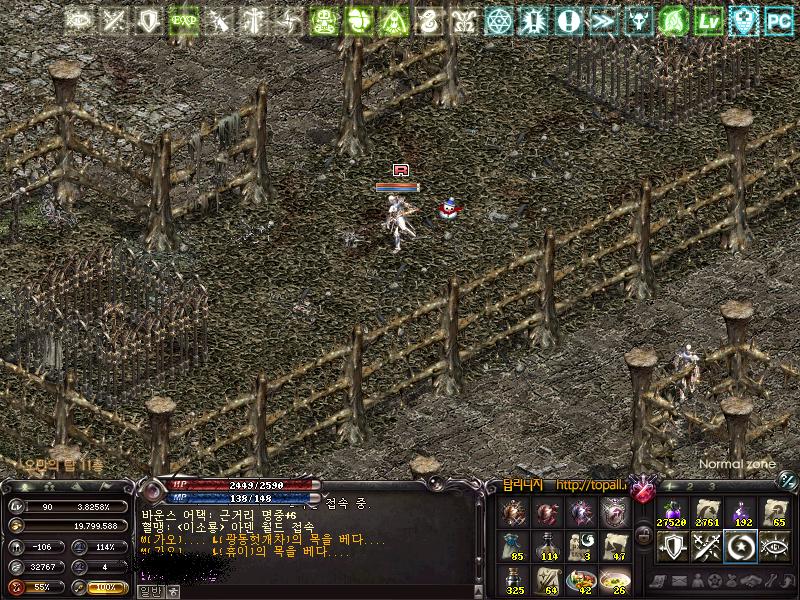Eat the salad dish showing 42

click(x=582, y=579)
